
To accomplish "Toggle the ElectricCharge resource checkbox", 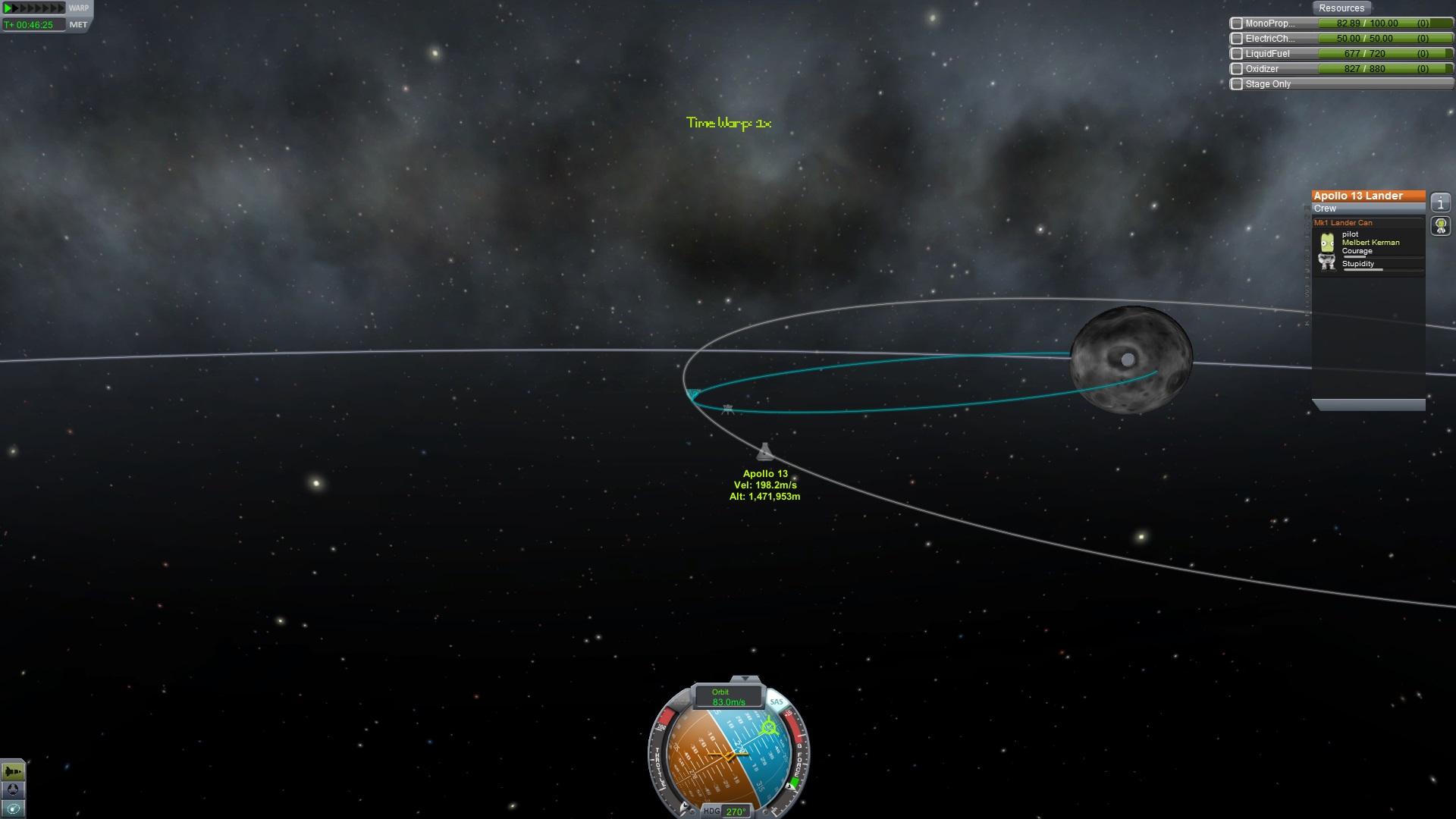I will tap(1237, 39).
